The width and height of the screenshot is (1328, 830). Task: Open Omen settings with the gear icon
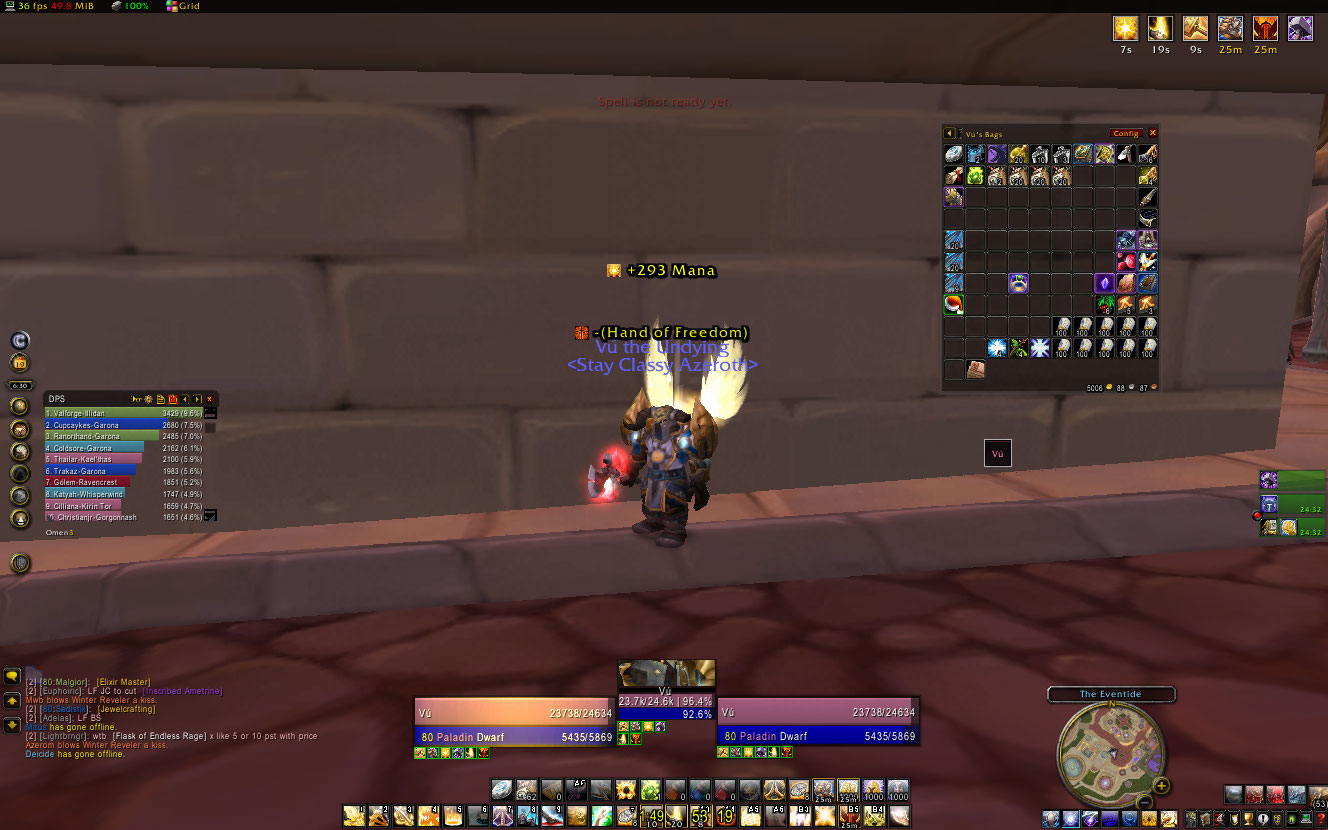148,399
